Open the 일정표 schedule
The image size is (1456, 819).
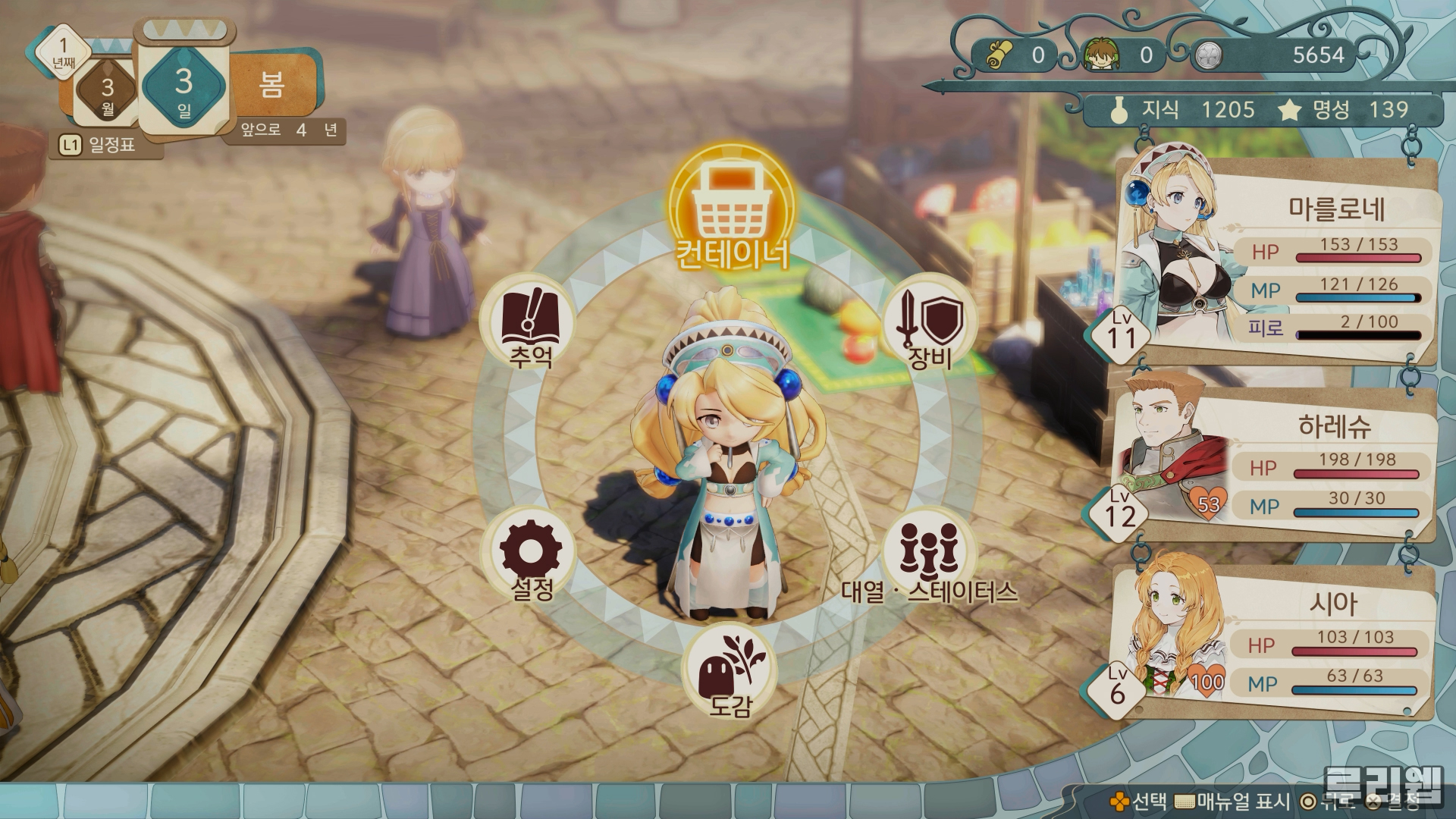coord(101,145)
